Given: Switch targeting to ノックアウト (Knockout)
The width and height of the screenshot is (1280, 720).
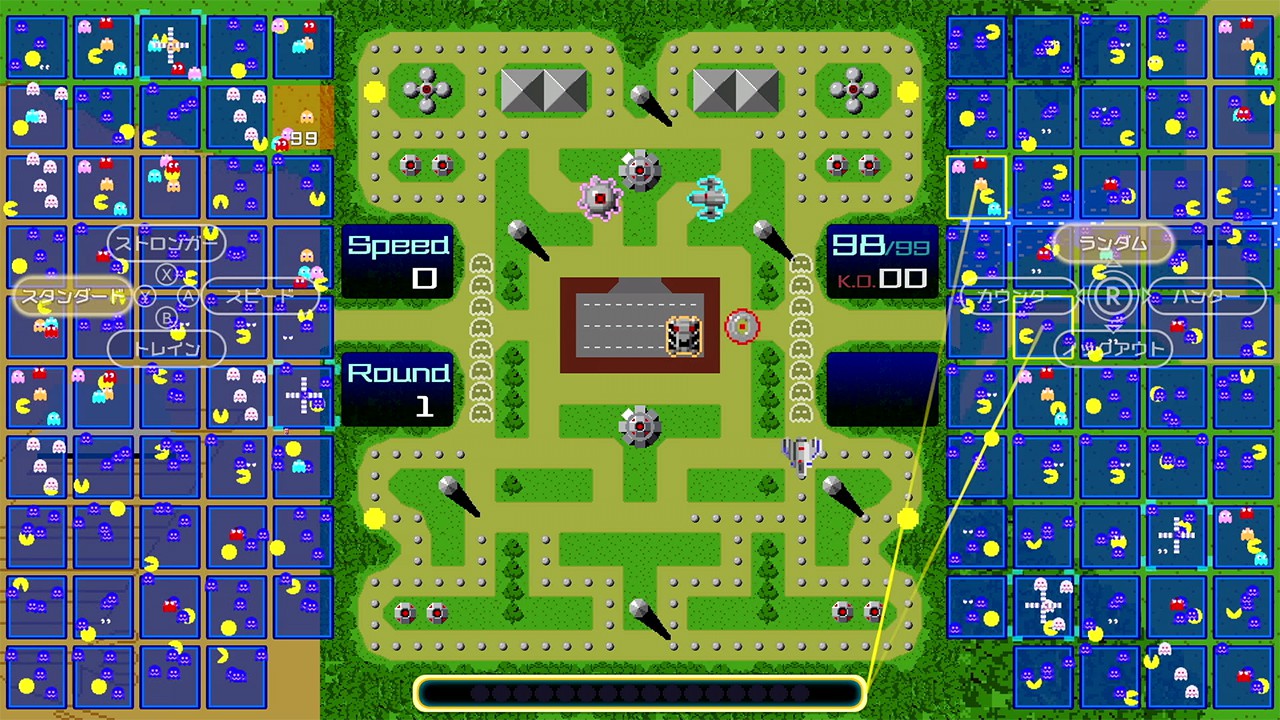Looking at the screenshot, I should [x=1114, y=348].
